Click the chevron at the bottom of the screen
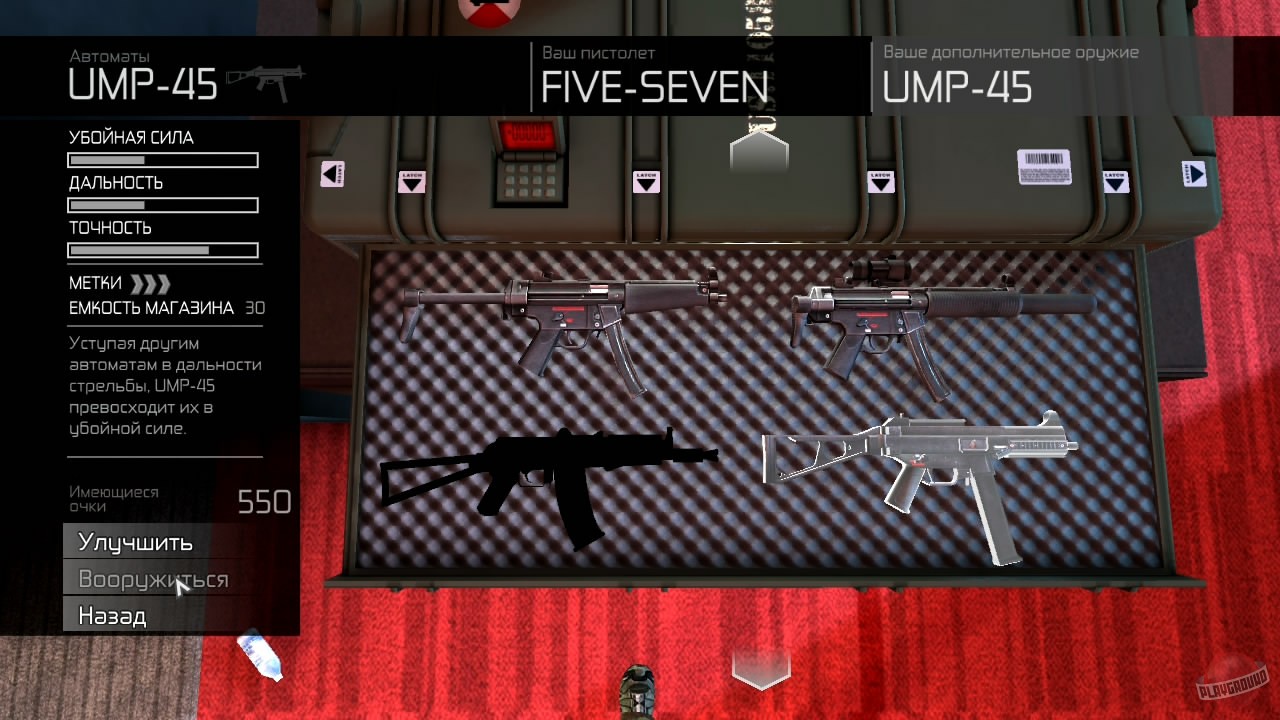 click(x=760, y=668)
